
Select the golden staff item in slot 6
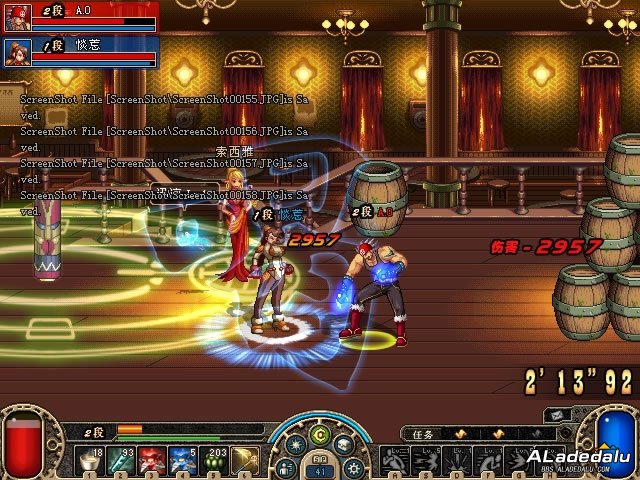point(244,461)
